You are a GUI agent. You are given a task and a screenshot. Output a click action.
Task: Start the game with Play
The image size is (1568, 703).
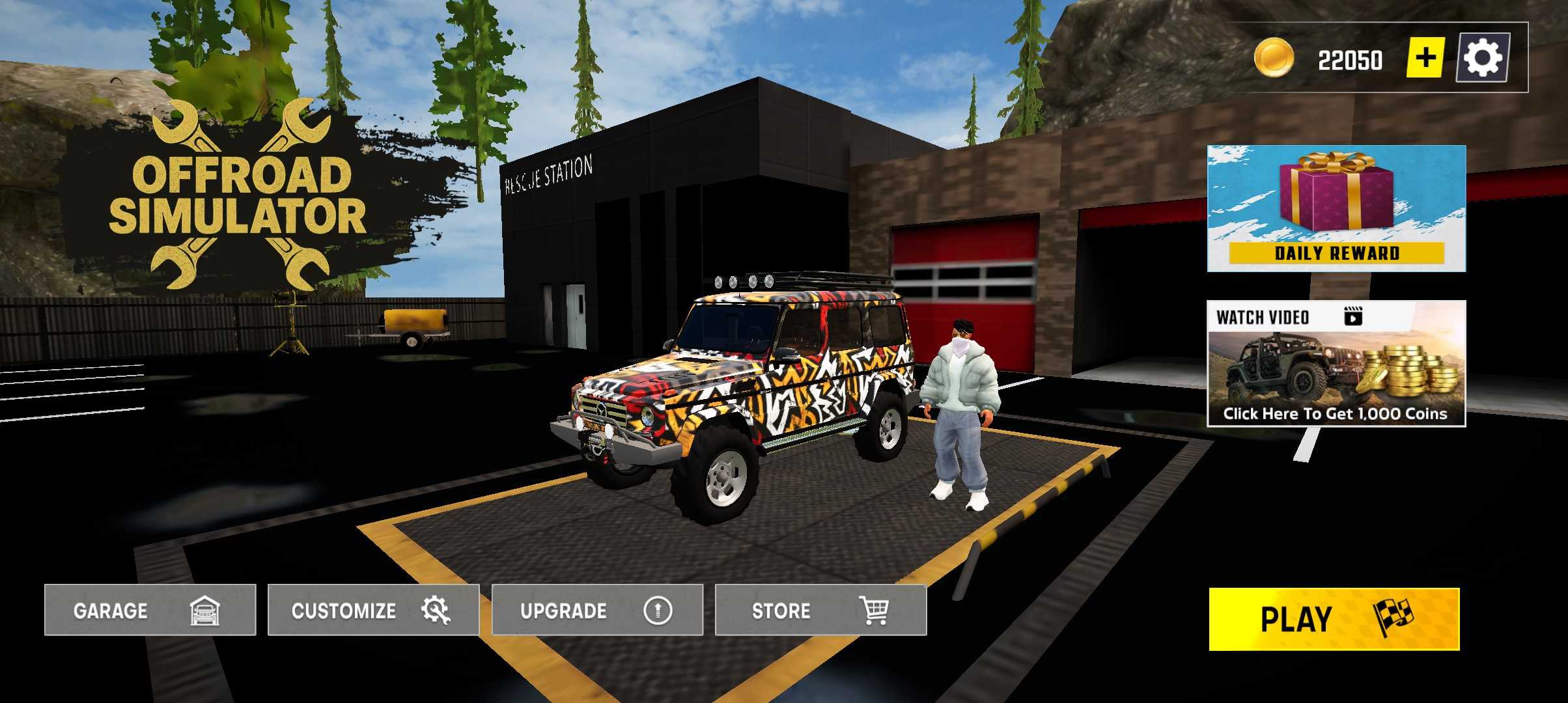pos(1334,619)
